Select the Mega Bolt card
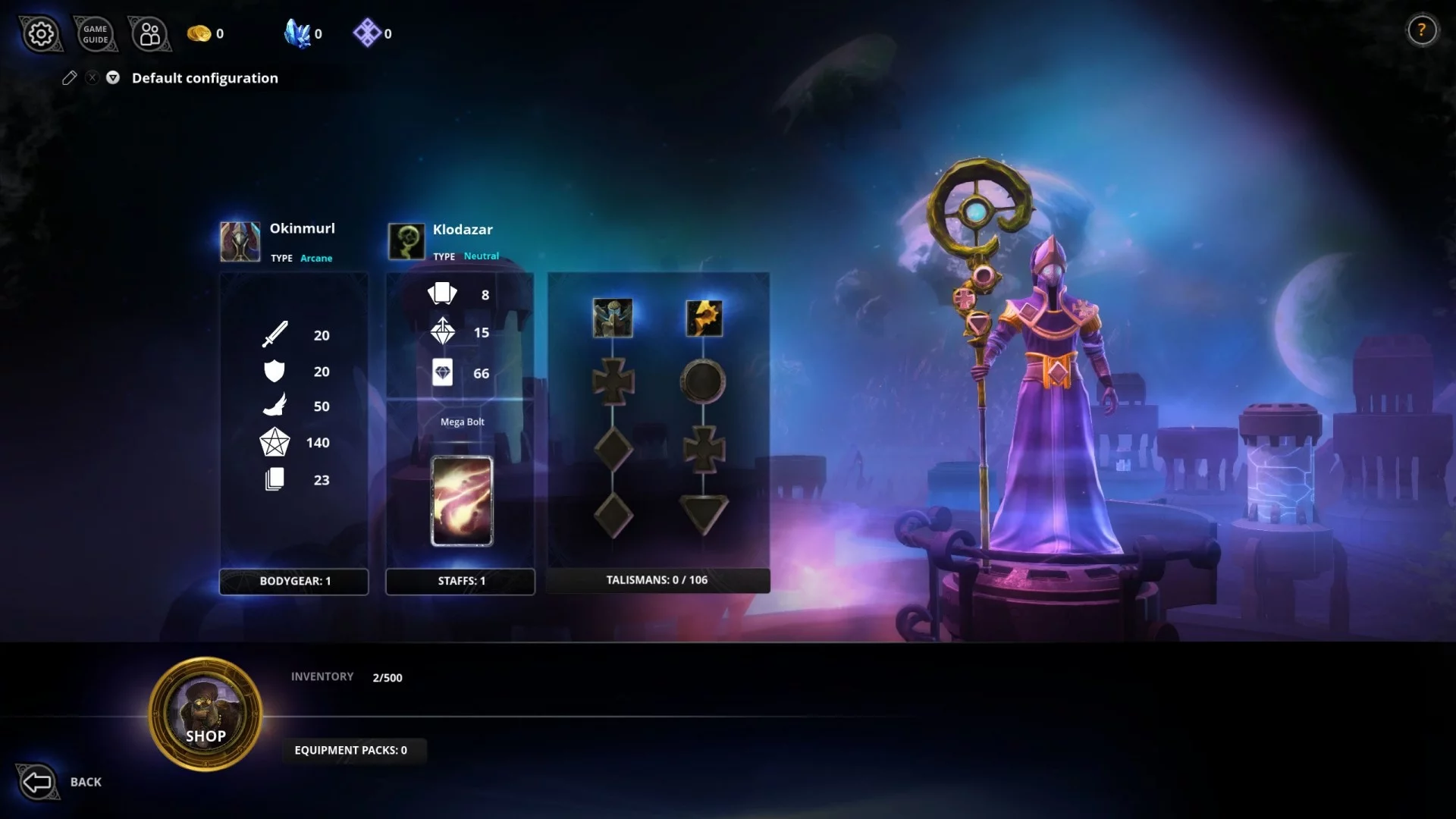1456x819 pixels. tap(462, 500)
